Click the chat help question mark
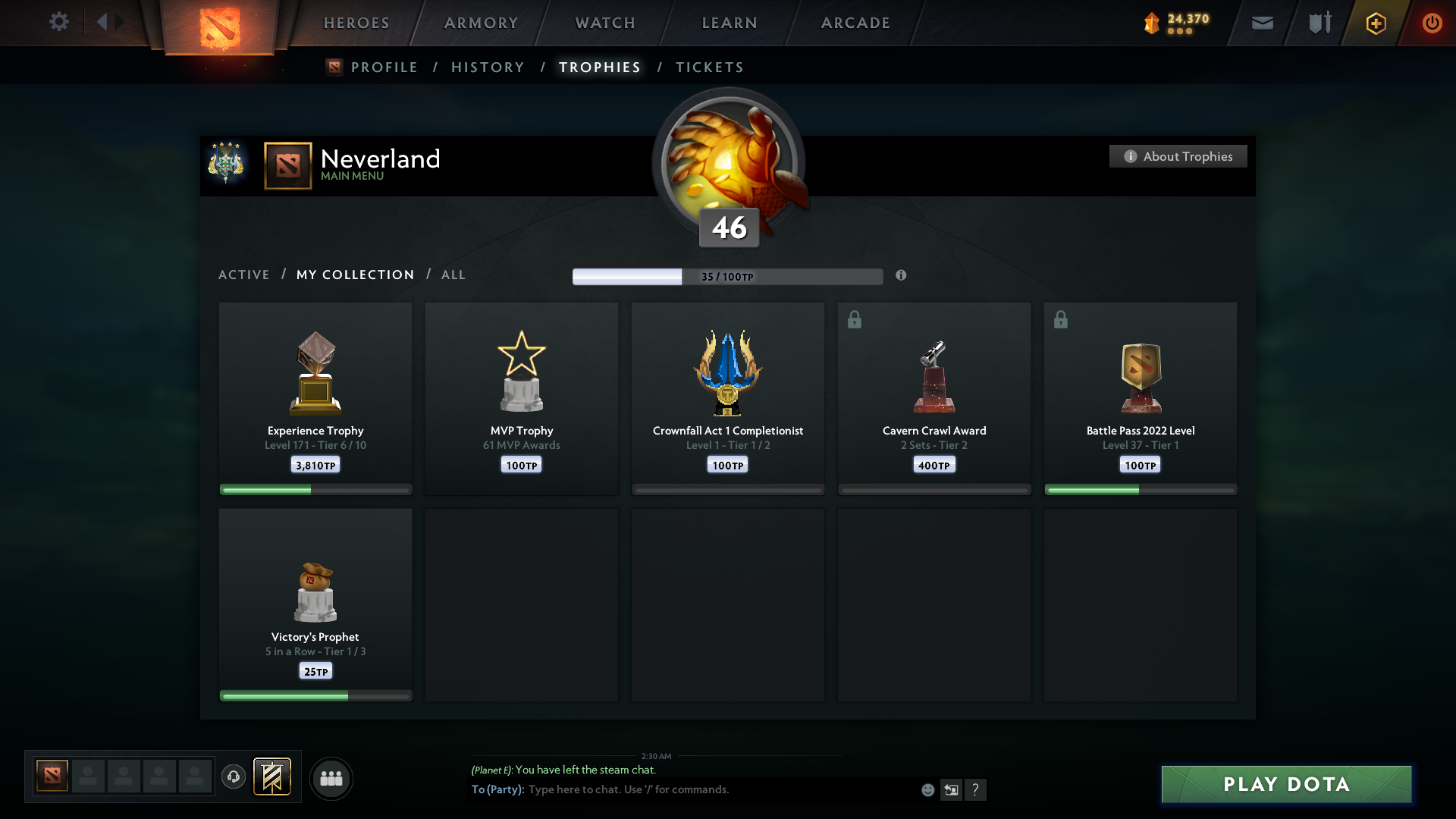This screenshot has height=819, width=1456. point(977,789)
